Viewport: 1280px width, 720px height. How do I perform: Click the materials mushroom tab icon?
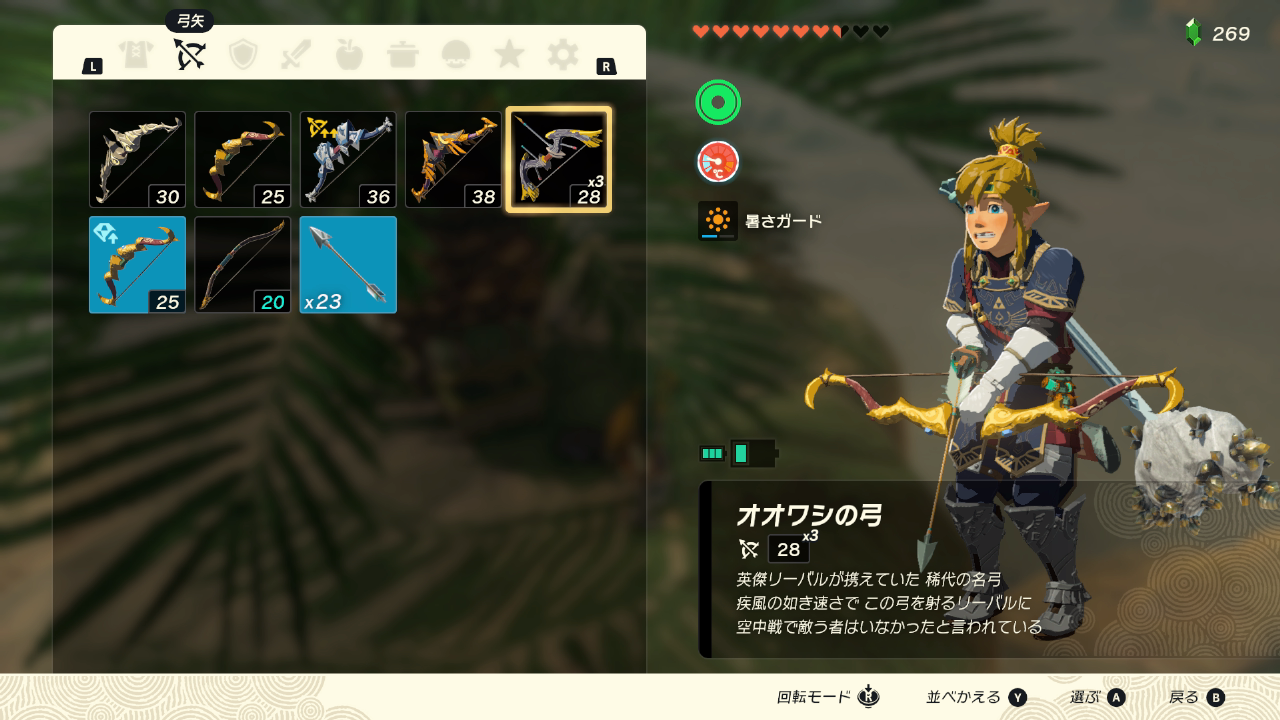456,55
